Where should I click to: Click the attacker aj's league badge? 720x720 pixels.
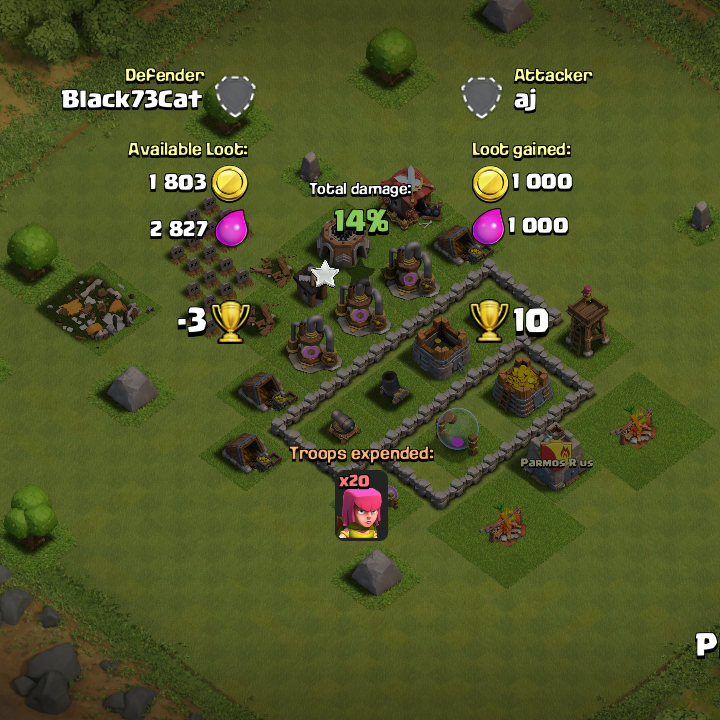click(481, 96)
